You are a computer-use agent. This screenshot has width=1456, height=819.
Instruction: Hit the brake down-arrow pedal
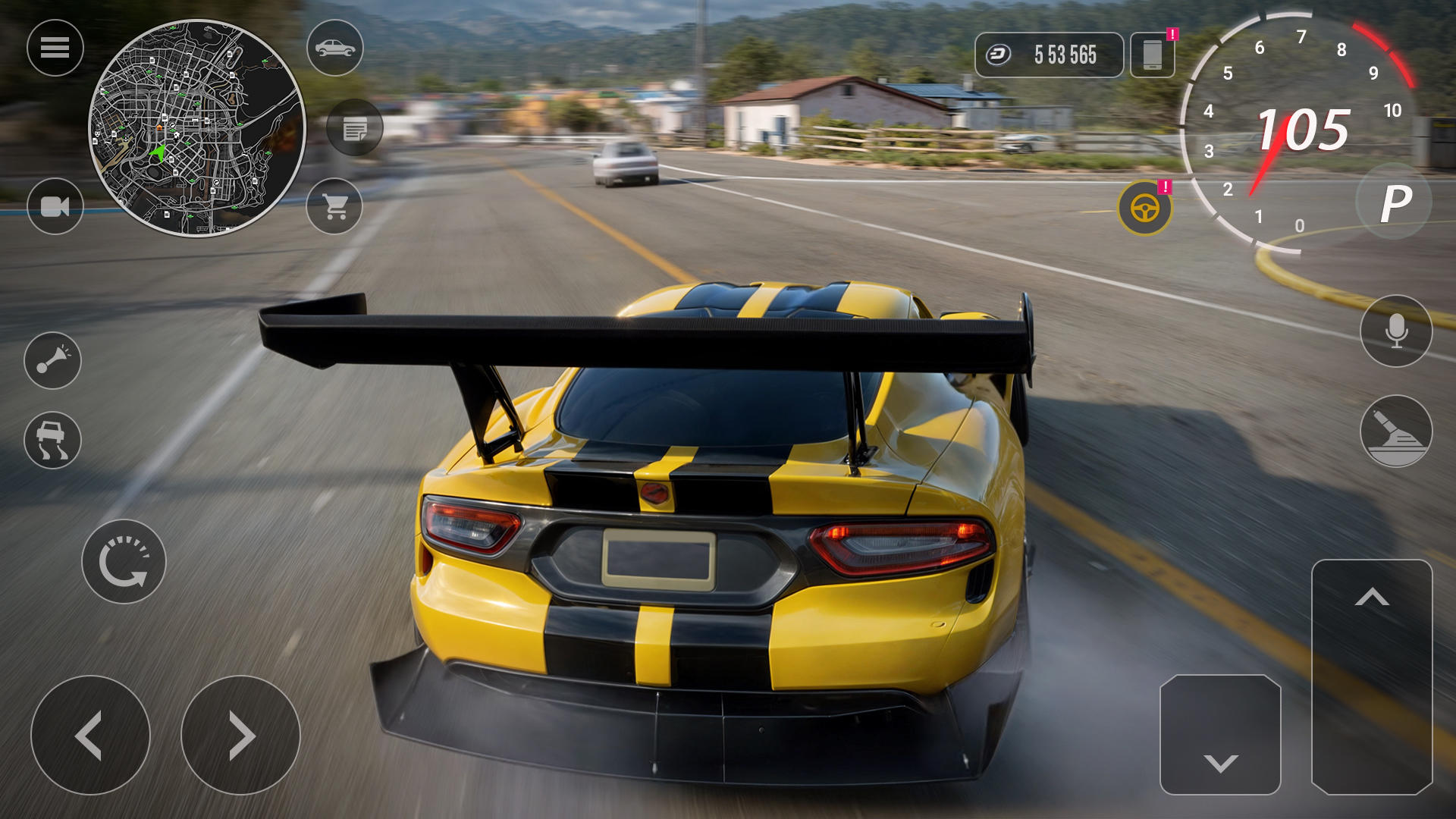coord(1220,735)
